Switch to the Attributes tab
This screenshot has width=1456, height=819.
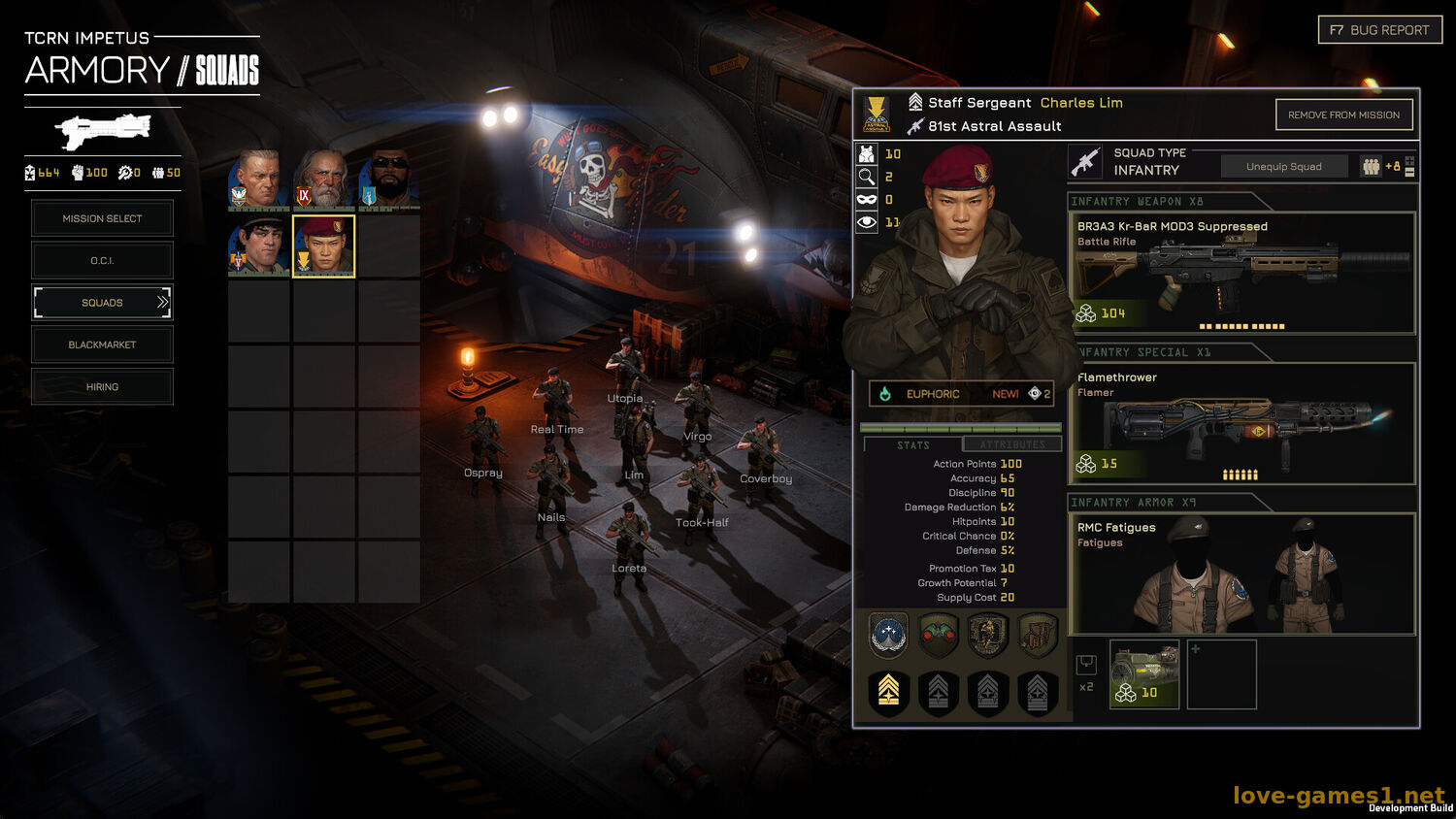[1012, 444]
